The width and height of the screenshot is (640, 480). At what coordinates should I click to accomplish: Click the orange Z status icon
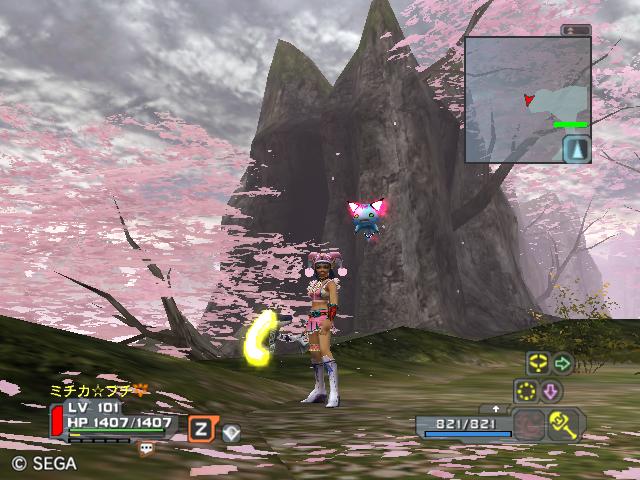(x=202, y=429)
